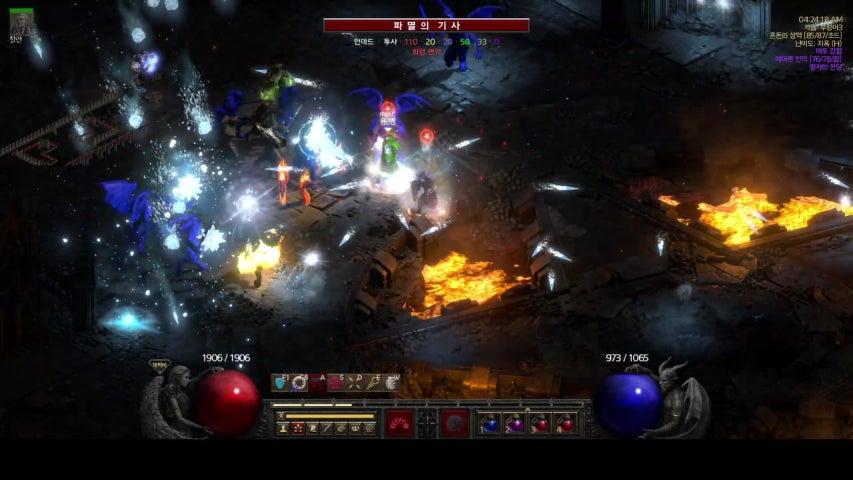The height and width of the screenshot is (480, 853).
Task: Use the red healing potion in belt slot 3
Action: pyautogui.click(x=541, y=423)
